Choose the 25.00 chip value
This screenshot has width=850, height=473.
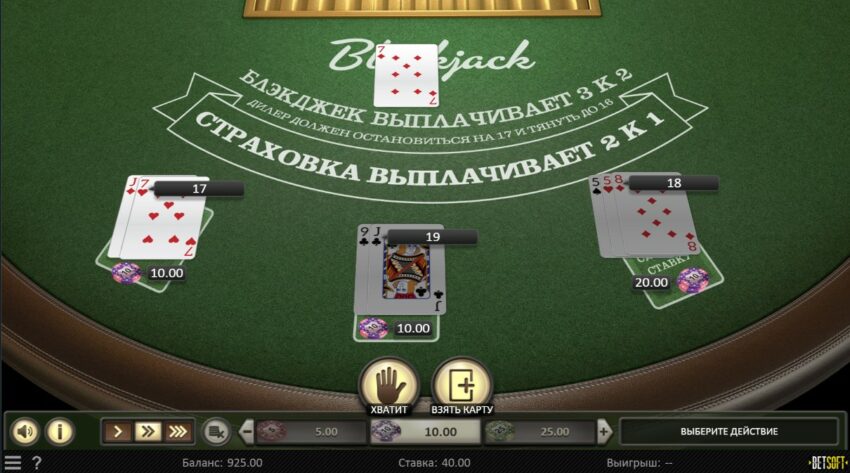click(540, 432)
